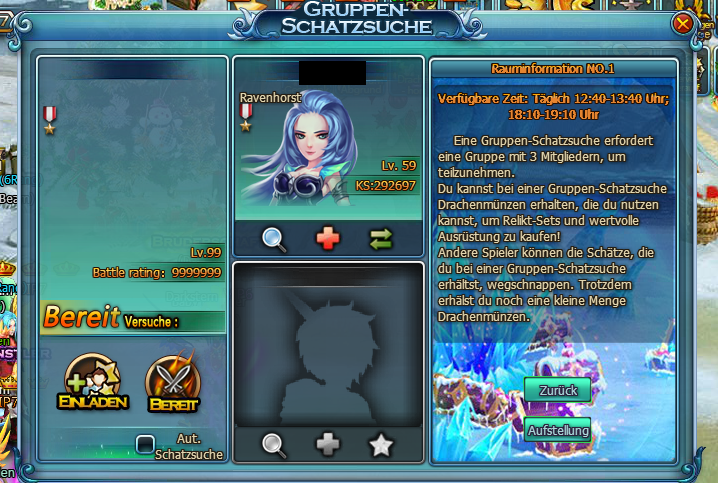Click the Bereit crossed-swords button
This screenshot has width=718, height=483.
pyautogui.click(x=173, y=384)
